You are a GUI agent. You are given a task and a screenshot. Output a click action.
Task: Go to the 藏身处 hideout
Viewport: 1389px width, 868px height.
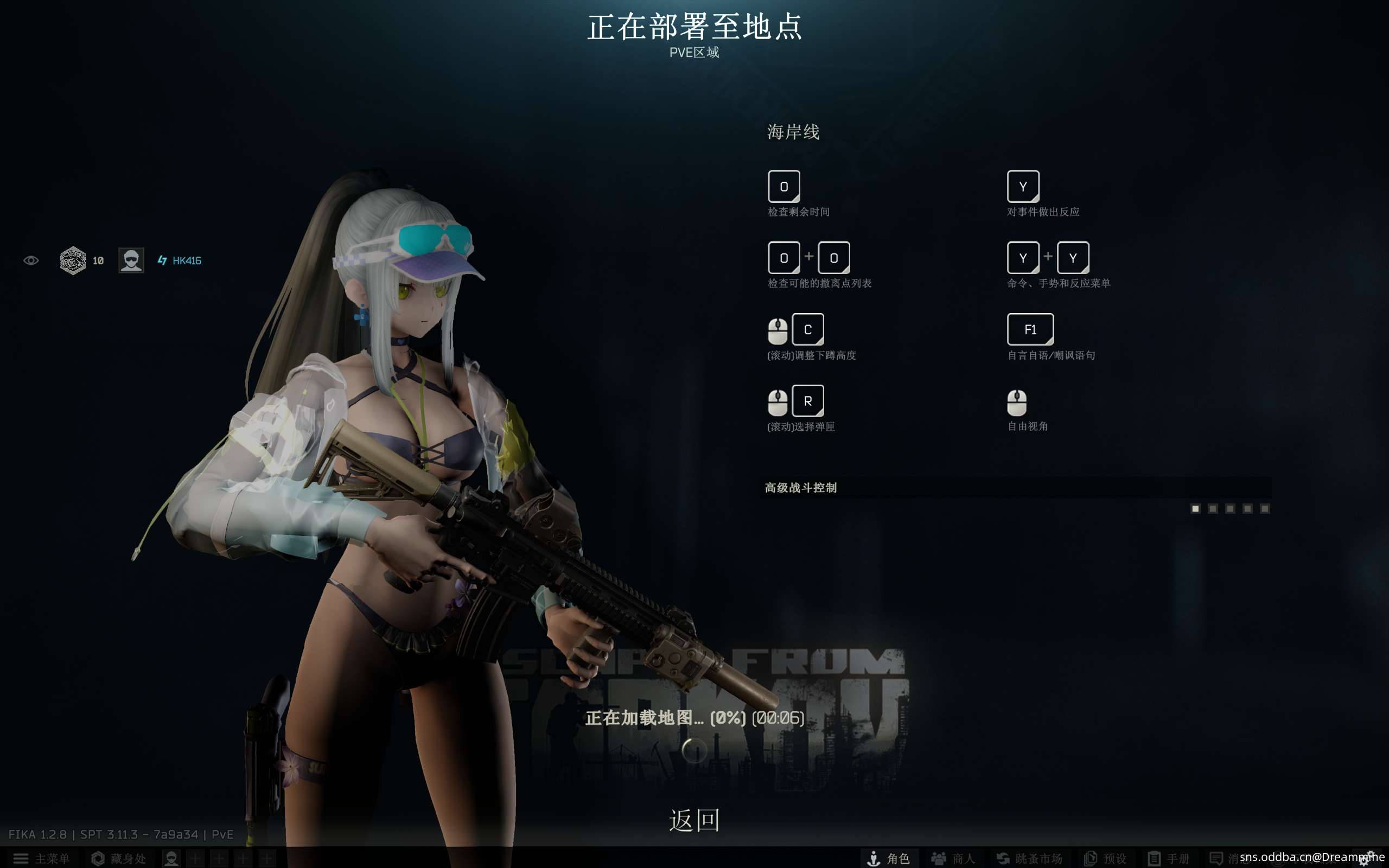coord(118,858)
